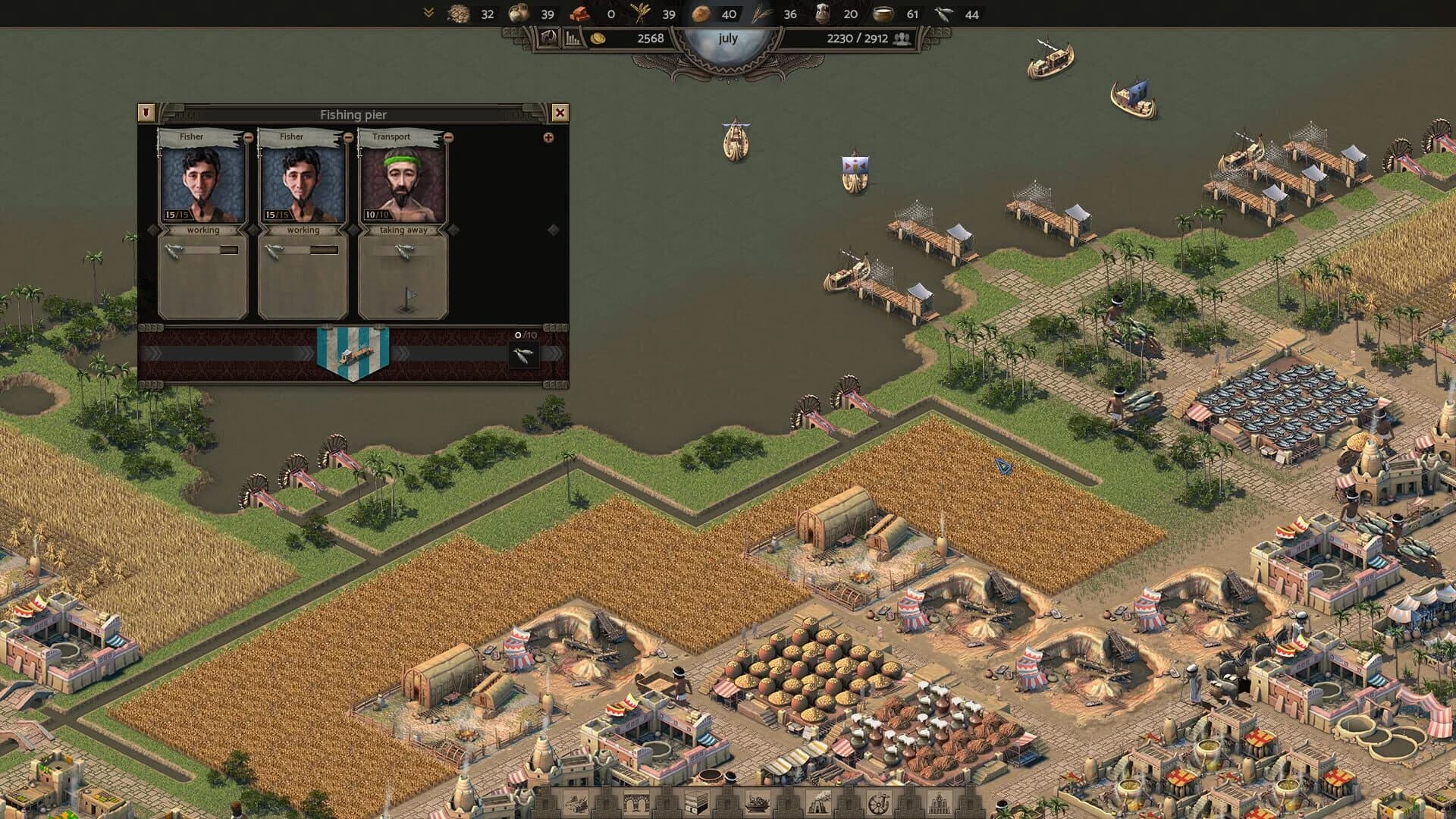The width and height of the screenshot is (1456, 819).
Task: Click the population icon beside 2230/2912
Action: click(902, 38)
